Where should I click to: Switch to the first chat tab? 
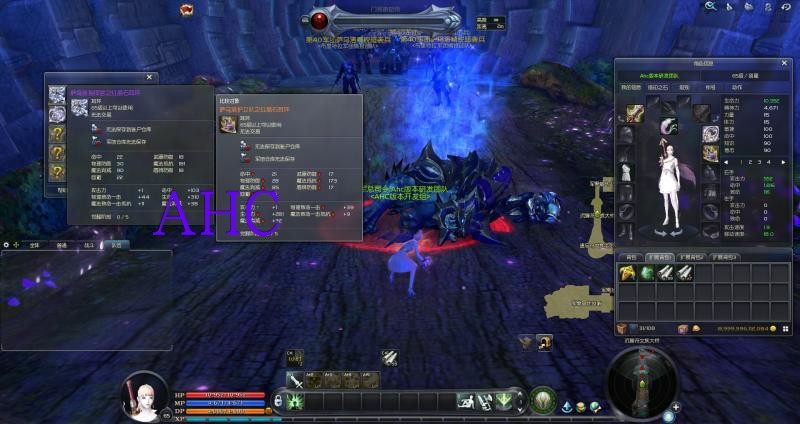click(35, 244)
